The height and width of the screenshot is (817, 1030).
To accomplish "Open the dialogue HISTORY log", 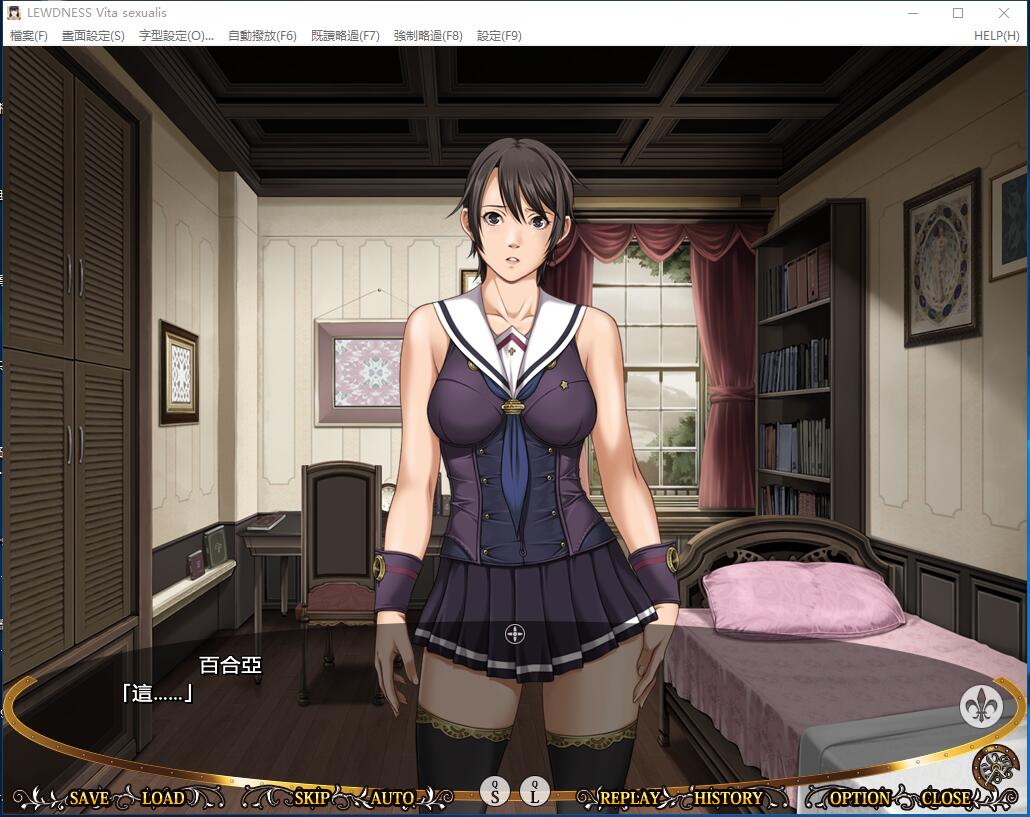I will (728, 798).
